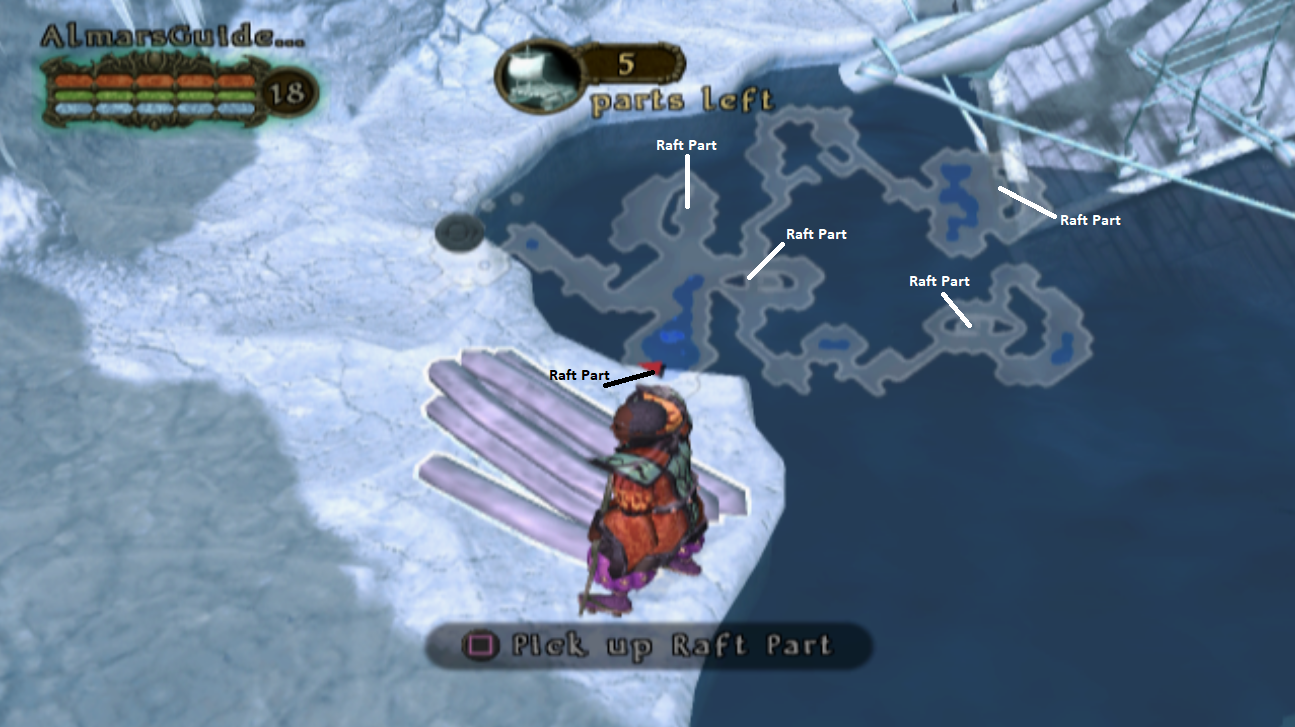Click the gray circular exit marker beside the map
The image size is (1295, 727).
pyautogui.click(x=458, y=231)
